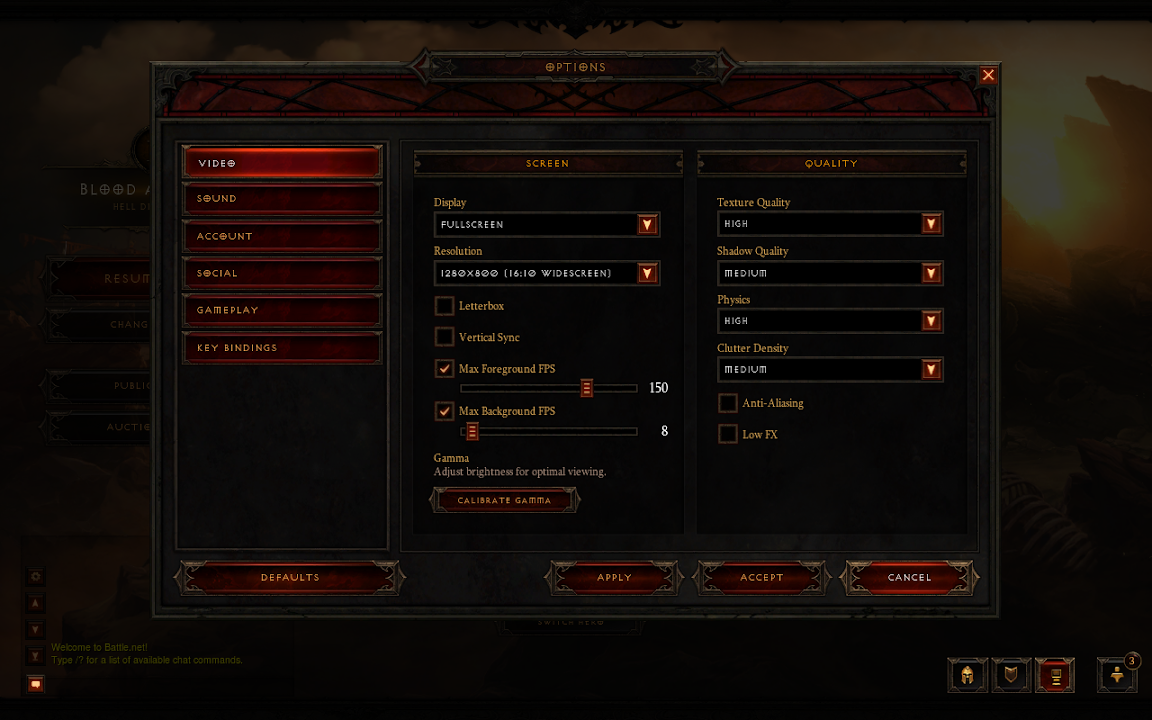Enable the Letterbox checkbox
Screen dimensions: 1152x720
(445, 306)
